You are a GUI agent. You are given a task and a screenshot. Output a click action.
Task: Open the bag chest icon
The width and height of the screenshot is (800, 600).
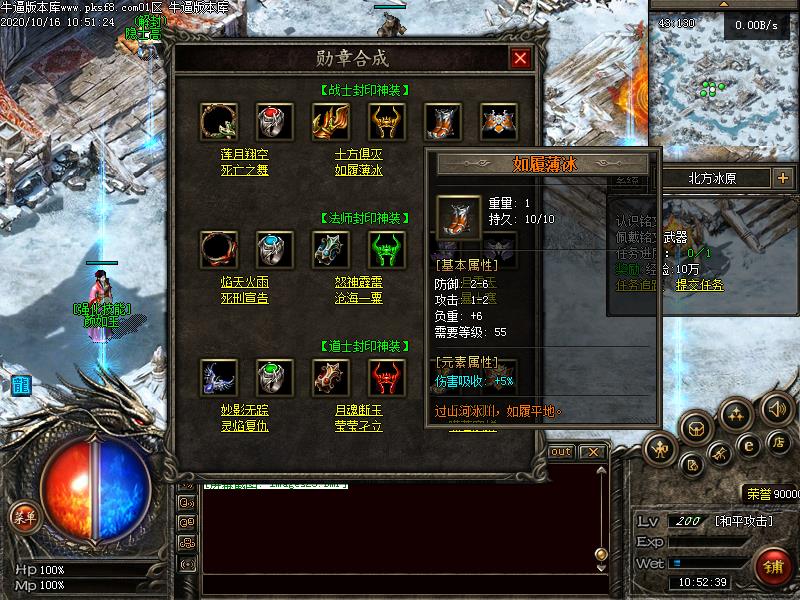tap(696, 428)
